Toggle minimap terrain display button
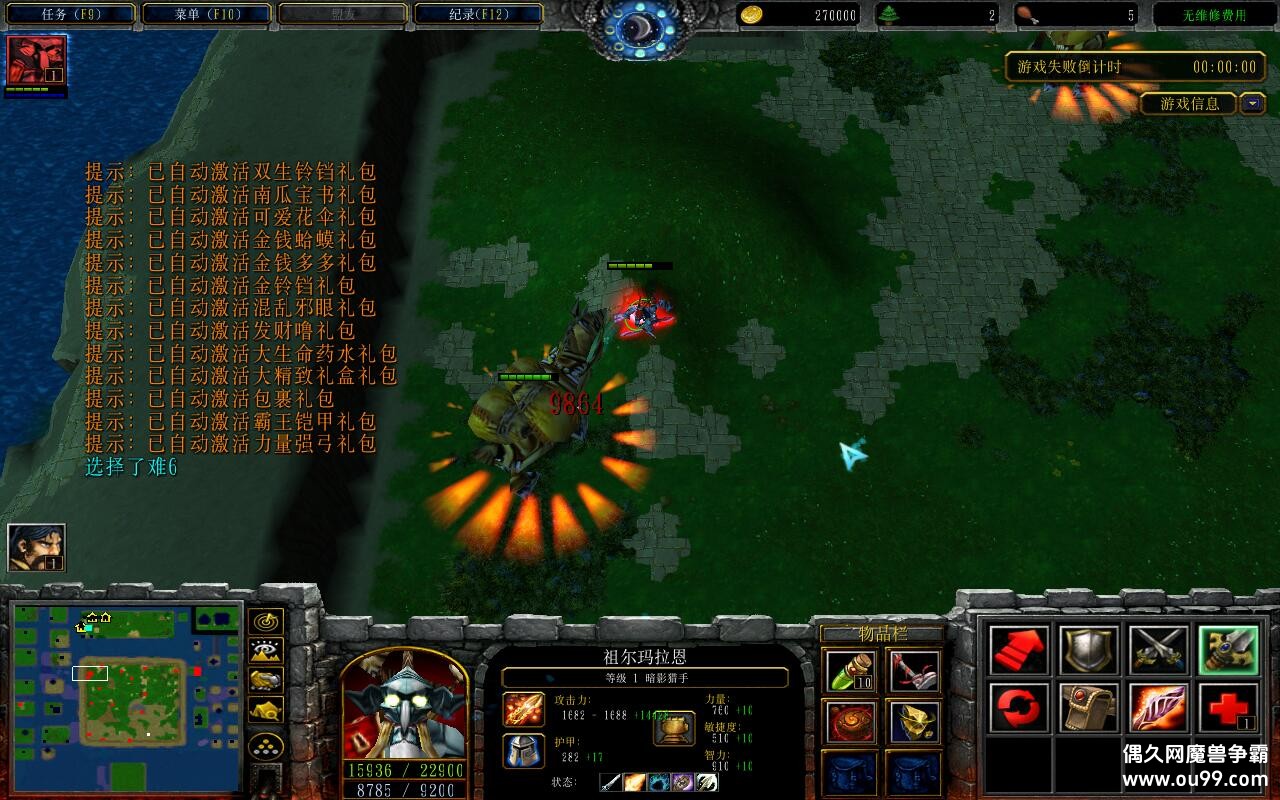1280x800 pixels. click(x=265, y=651)
